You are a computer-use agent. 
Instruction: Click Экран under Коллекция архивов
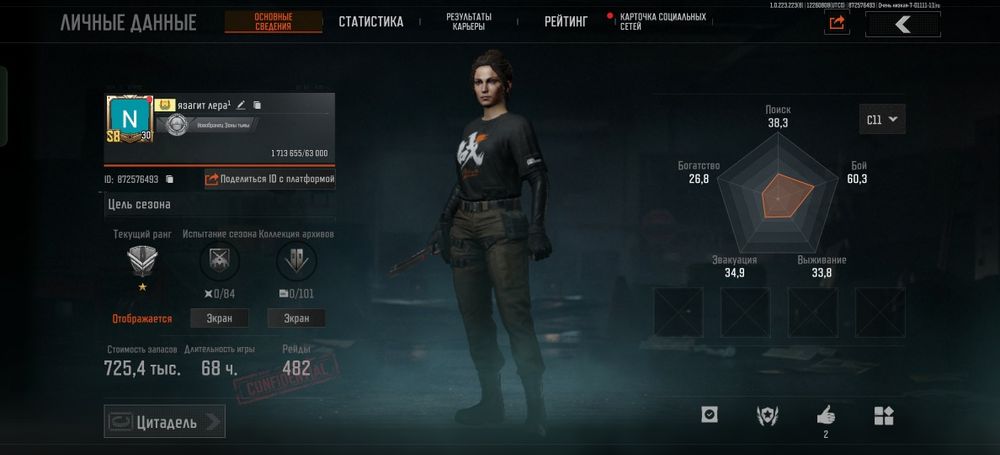click(x=296, y=318)
